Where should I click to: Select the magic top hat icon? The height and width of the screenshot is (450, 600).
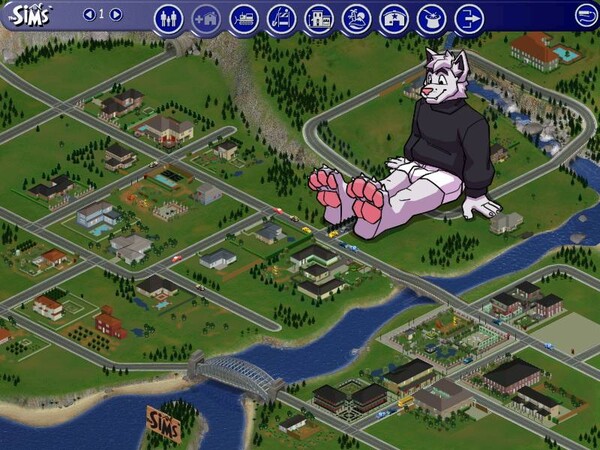[x=431, y=18]
